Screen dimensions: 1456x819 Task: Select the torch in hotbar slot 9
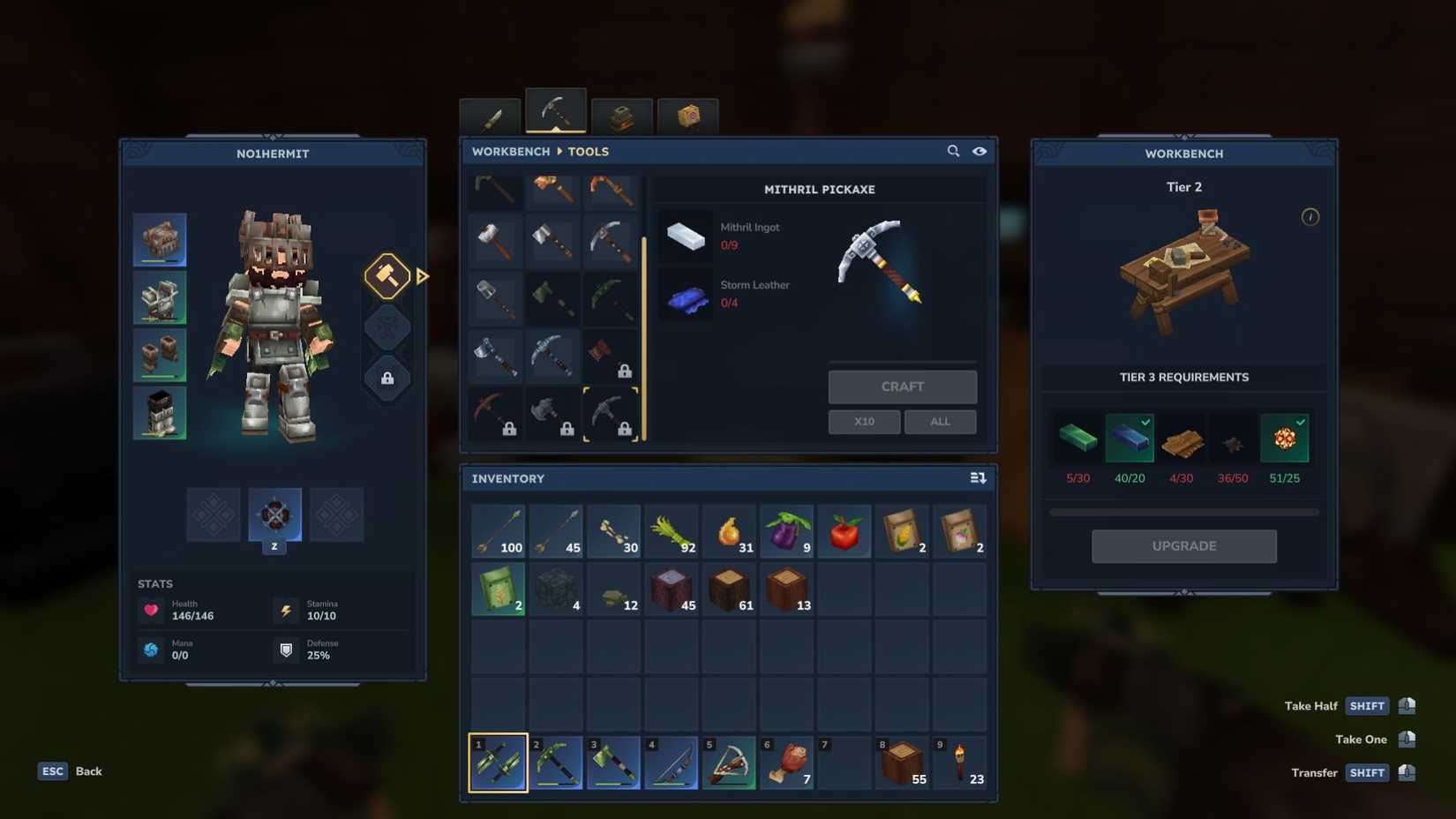959,761
